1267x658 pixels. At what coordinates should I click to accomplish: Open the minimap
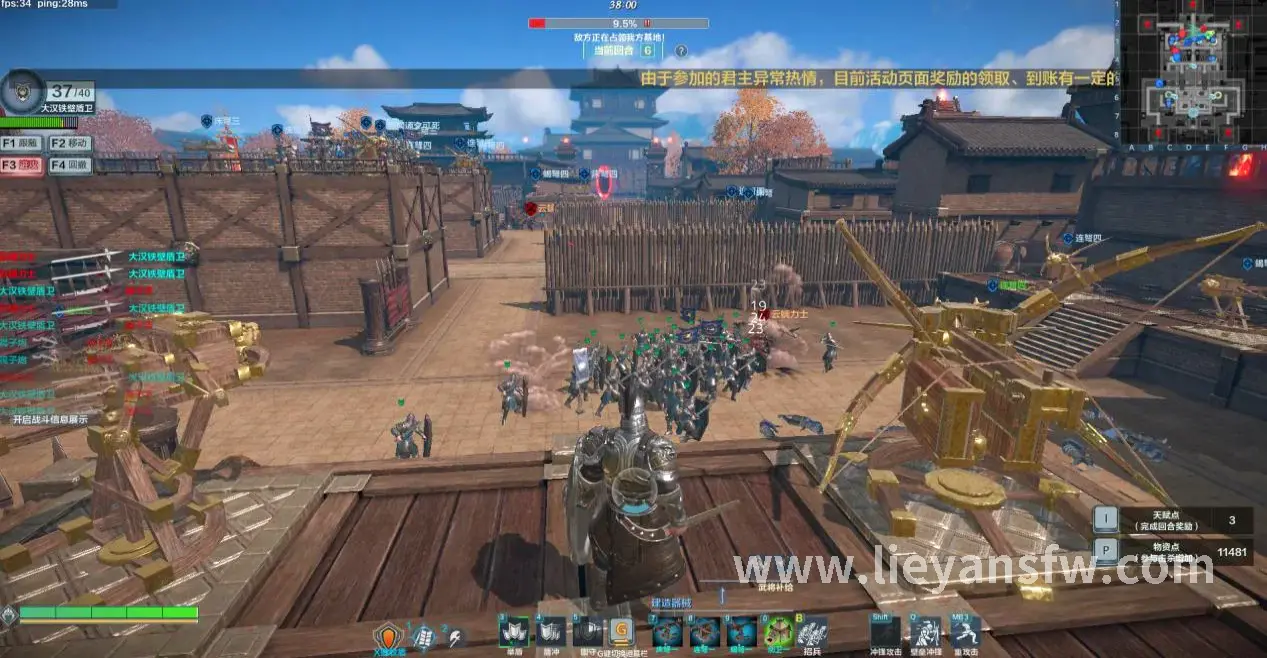tap(1191, 72)
